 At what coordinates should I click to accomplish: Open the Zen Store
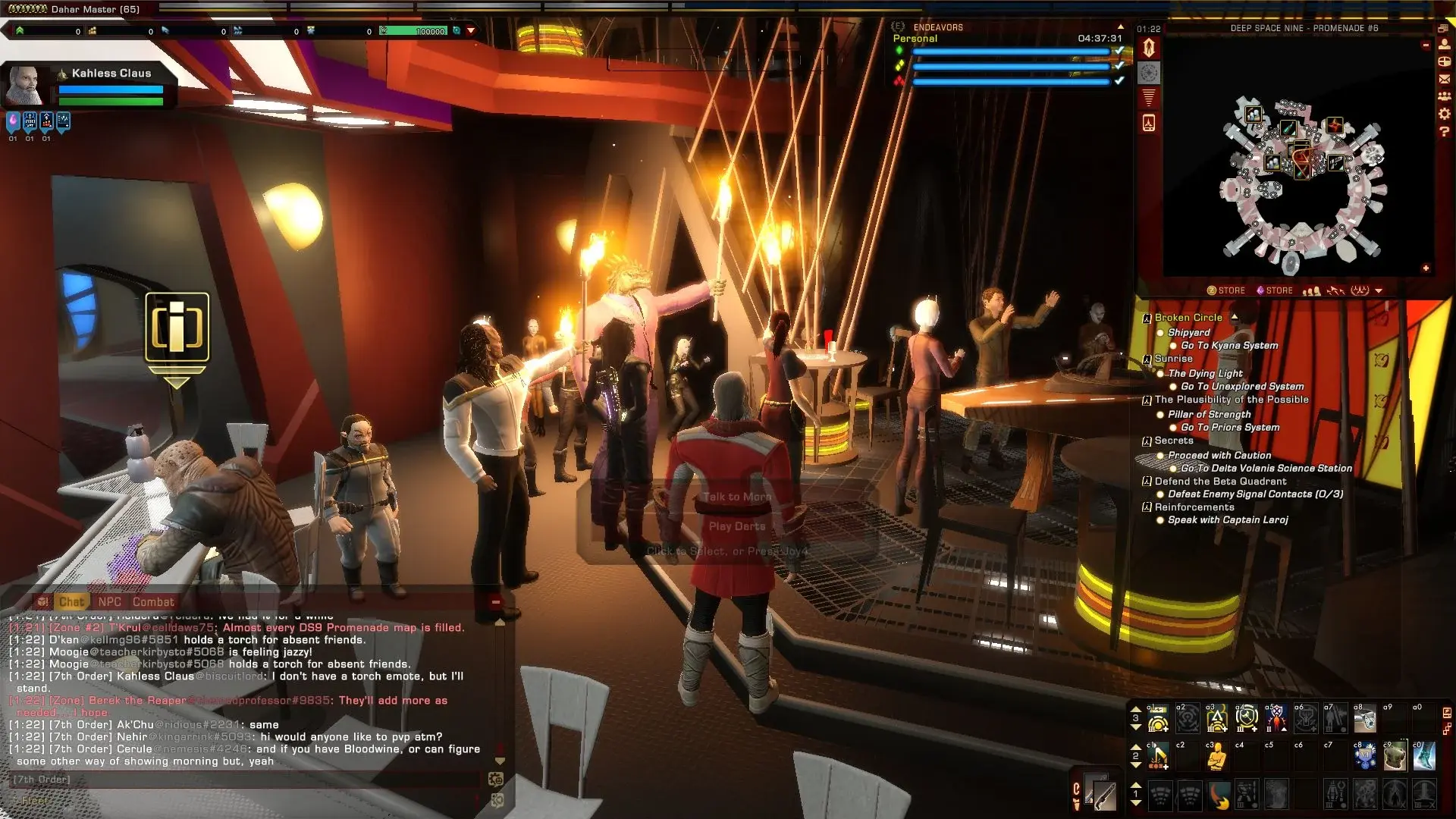click(1226, 290)
